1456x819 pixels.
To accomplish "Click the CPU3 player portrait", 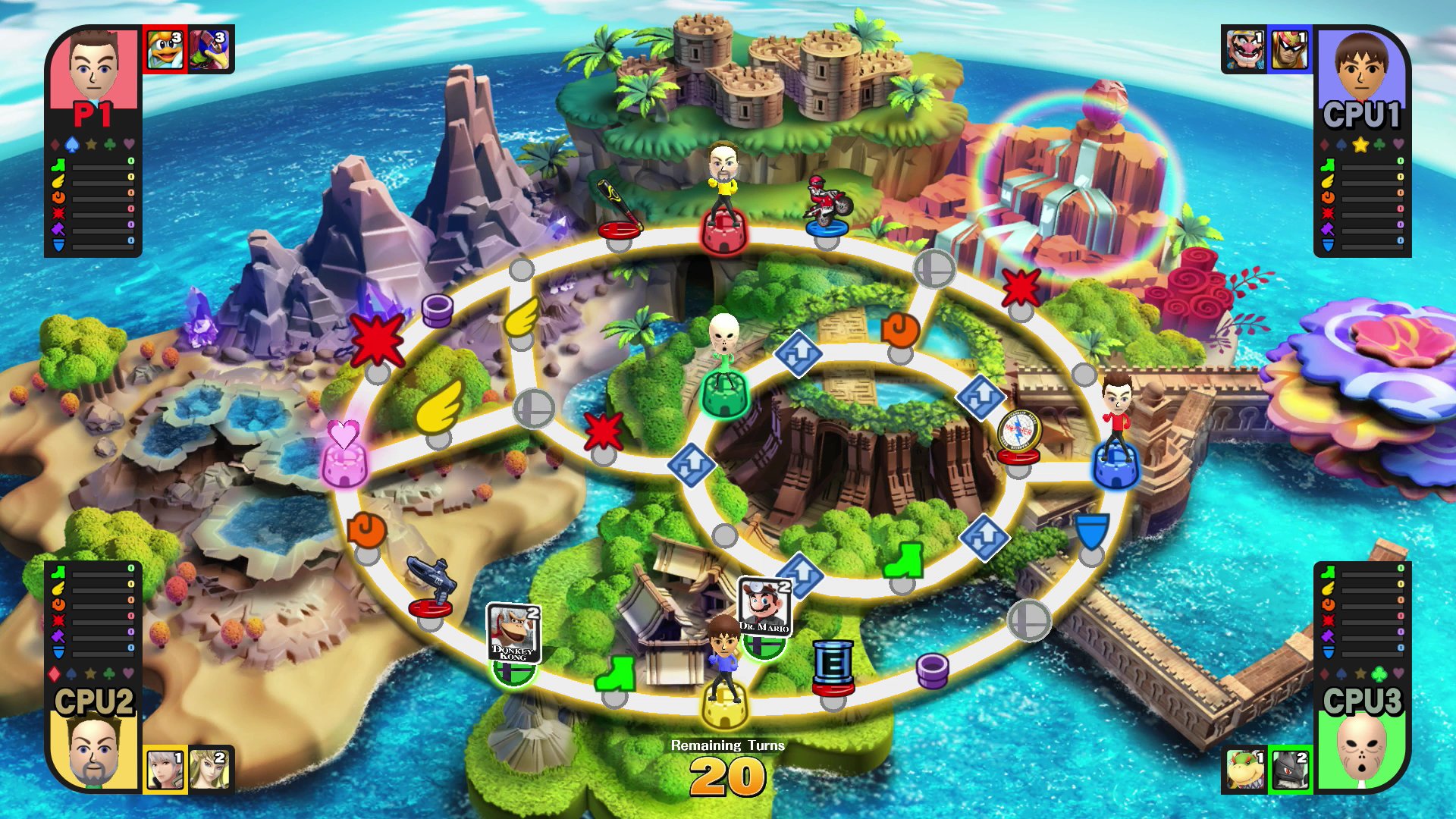I will coord(1362,752).
